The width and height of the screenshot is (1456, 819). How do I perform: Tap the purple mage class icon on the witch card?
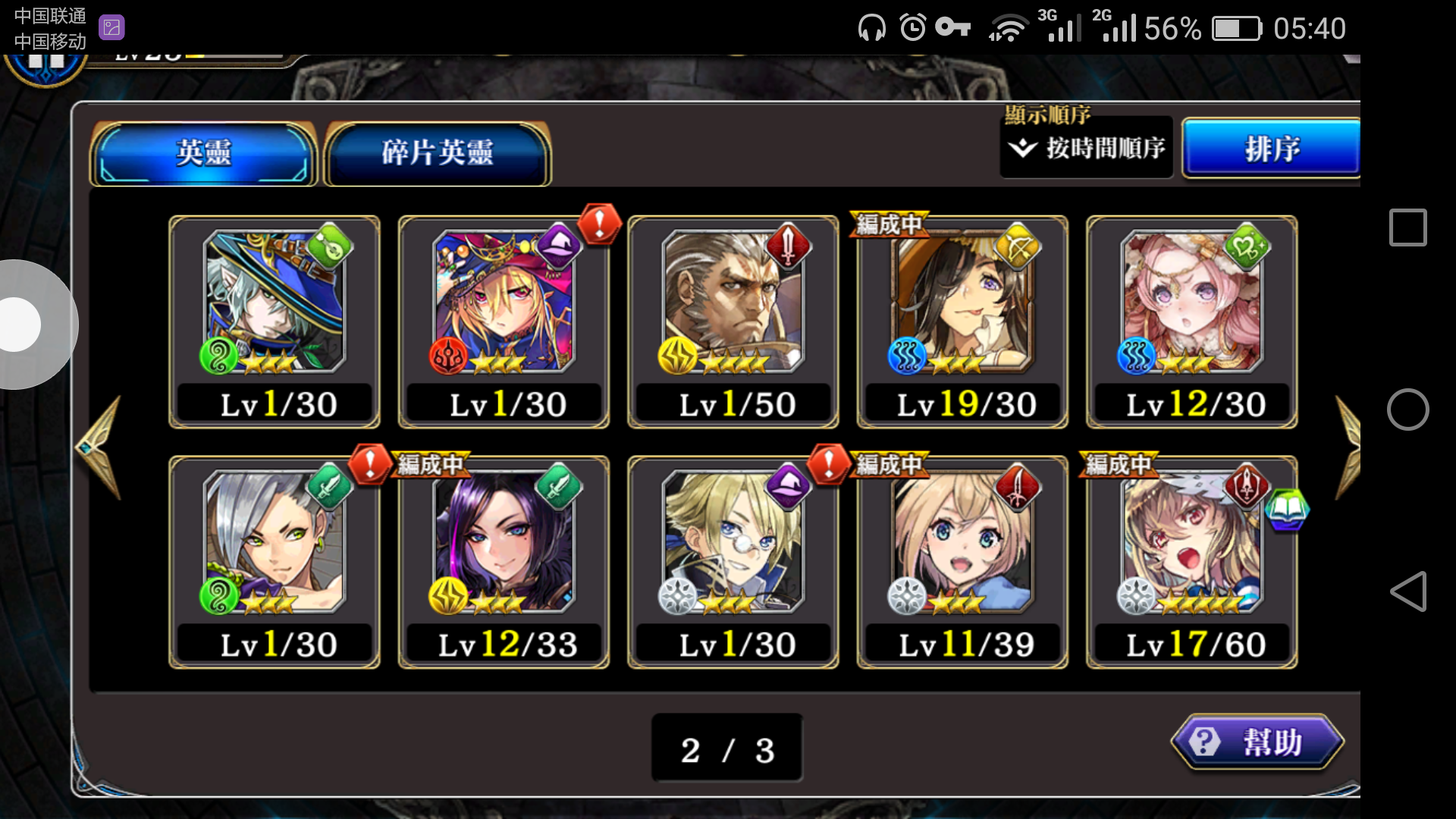pyautogui.click(x=557, y=246)
